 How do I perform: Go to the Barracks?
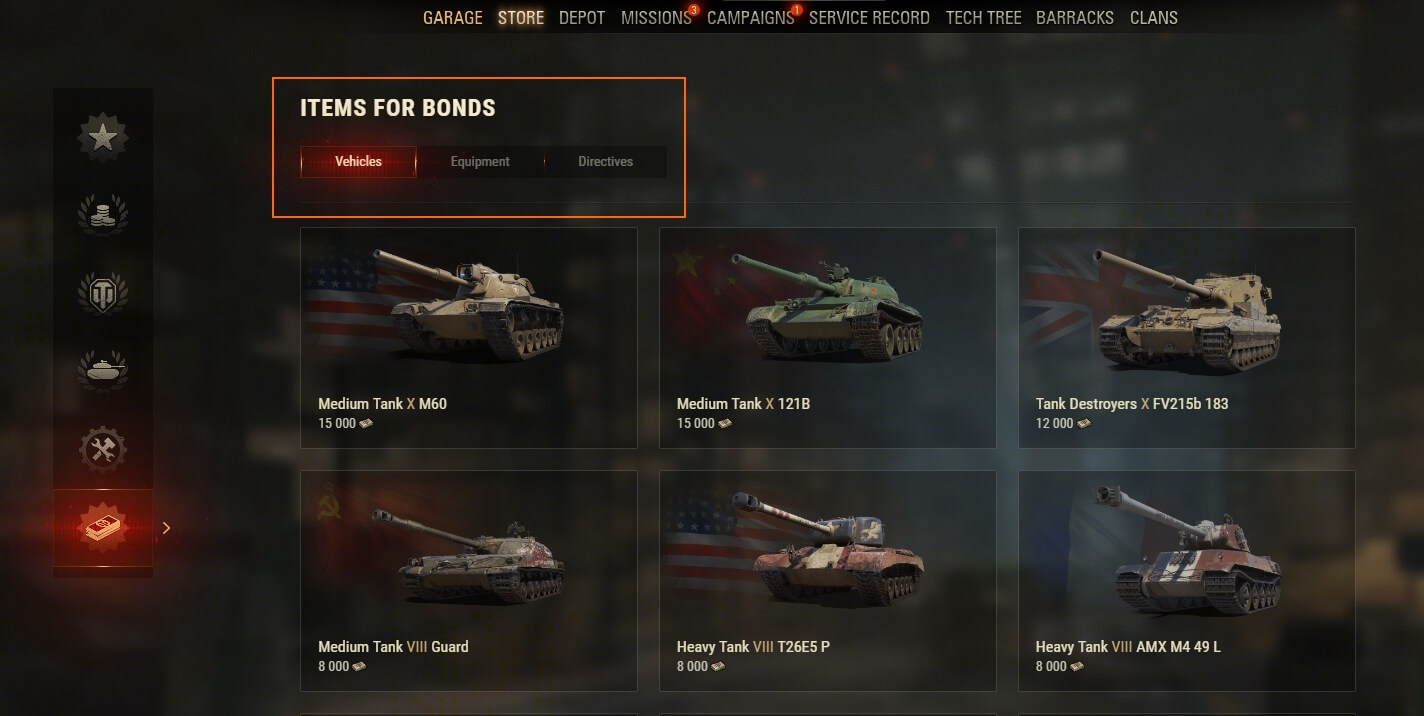1075,18
